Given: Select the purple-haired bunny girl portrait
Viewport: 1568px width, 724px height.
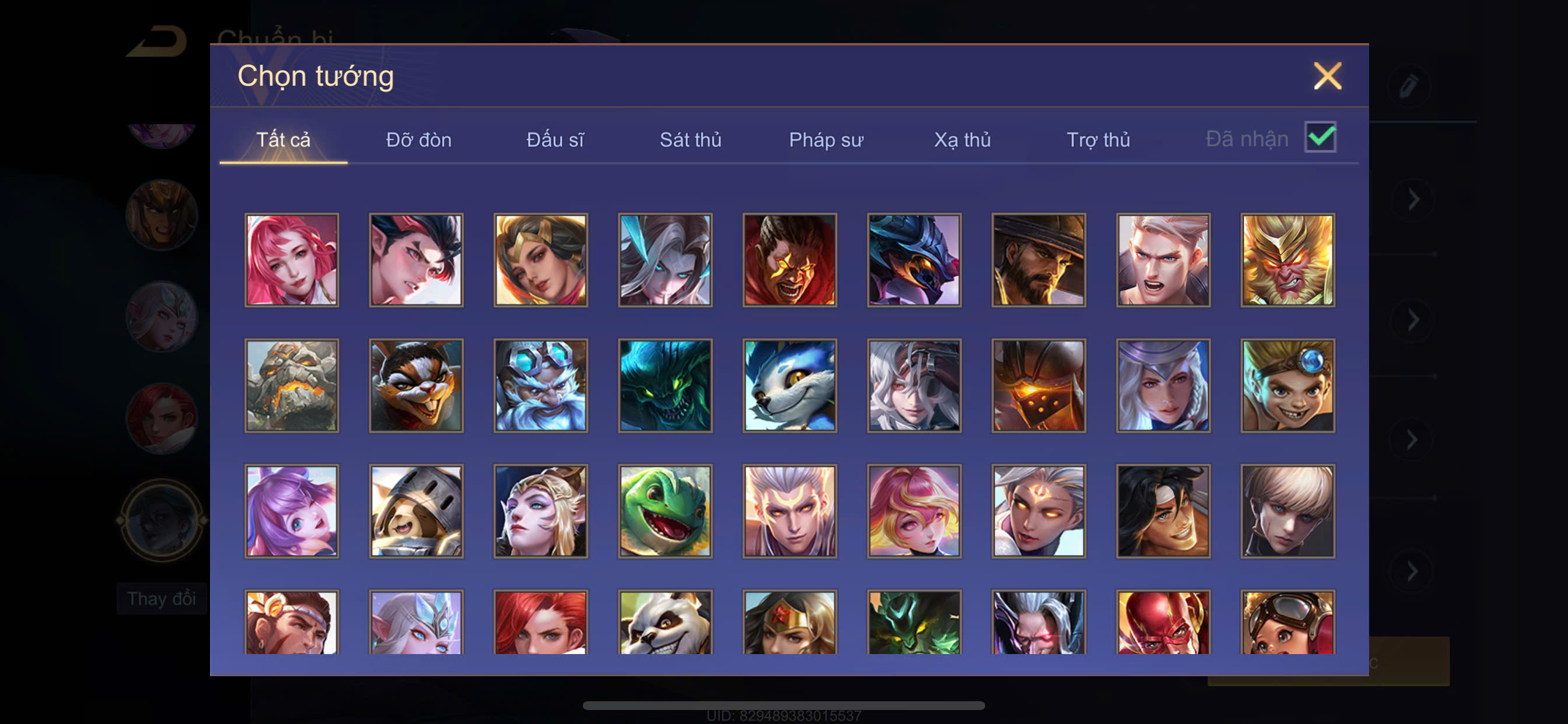Looking at the screenshot, I should pyautogui.click(x=292, y=511).
